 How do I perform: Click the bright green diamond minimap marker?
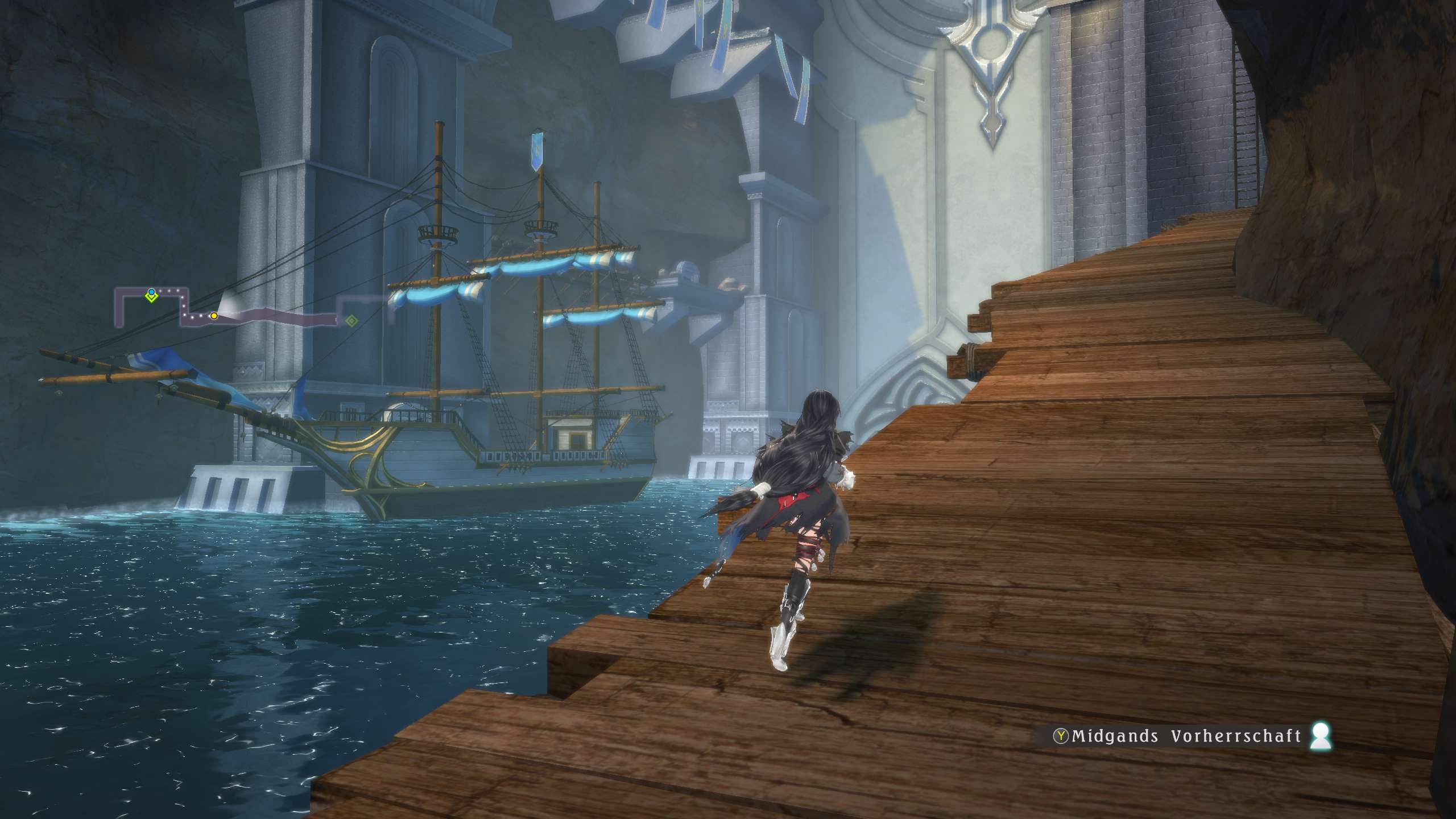(151, 298)
